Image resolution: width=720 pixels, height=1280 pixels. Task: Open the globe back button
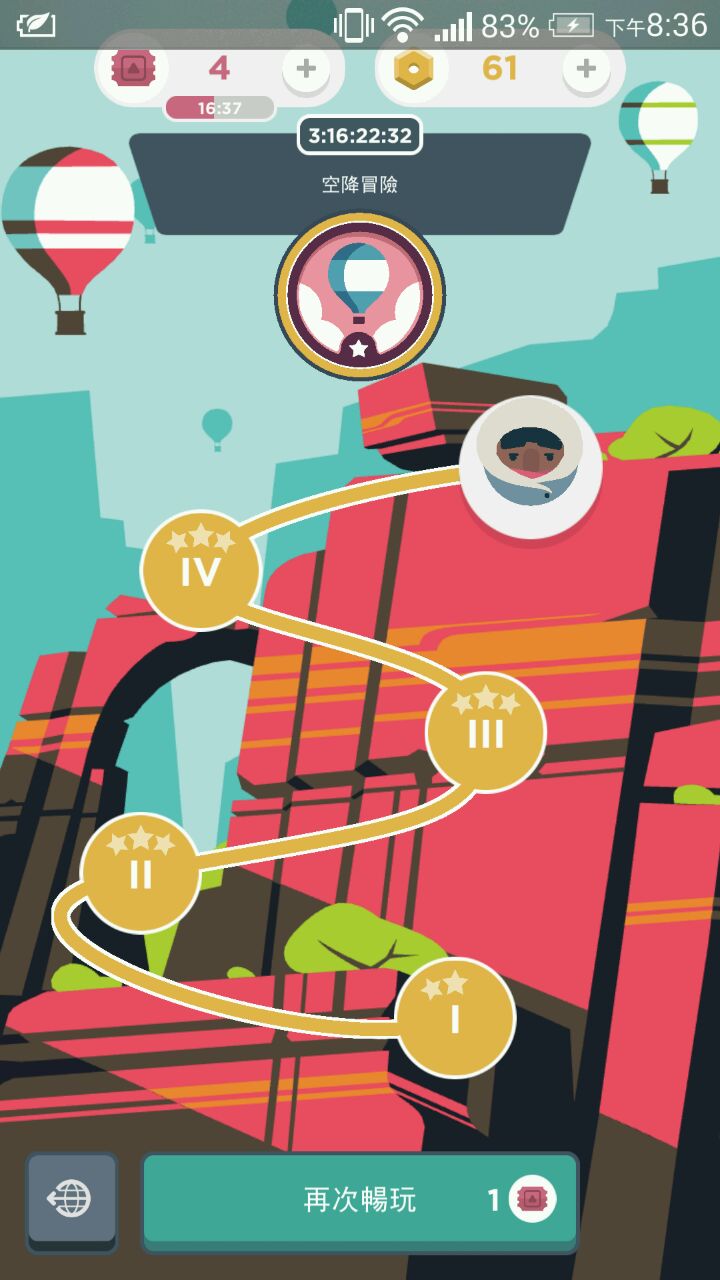[72, 1199]
